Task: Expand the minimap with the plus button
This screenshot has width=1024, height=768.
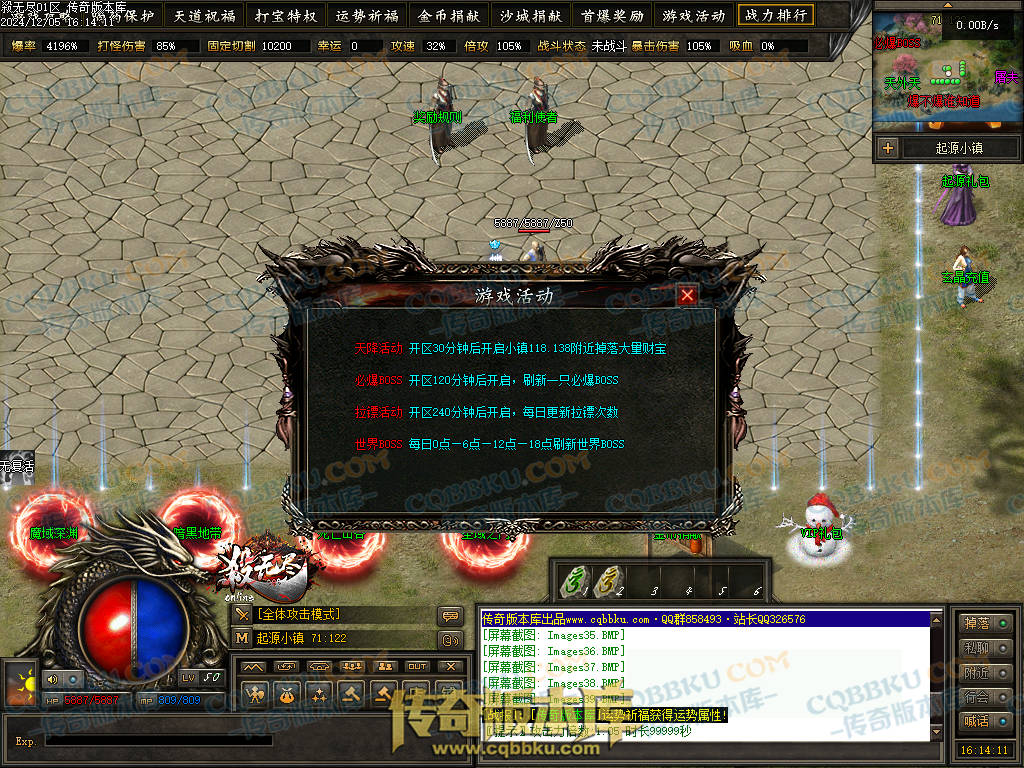Action: 887,148
